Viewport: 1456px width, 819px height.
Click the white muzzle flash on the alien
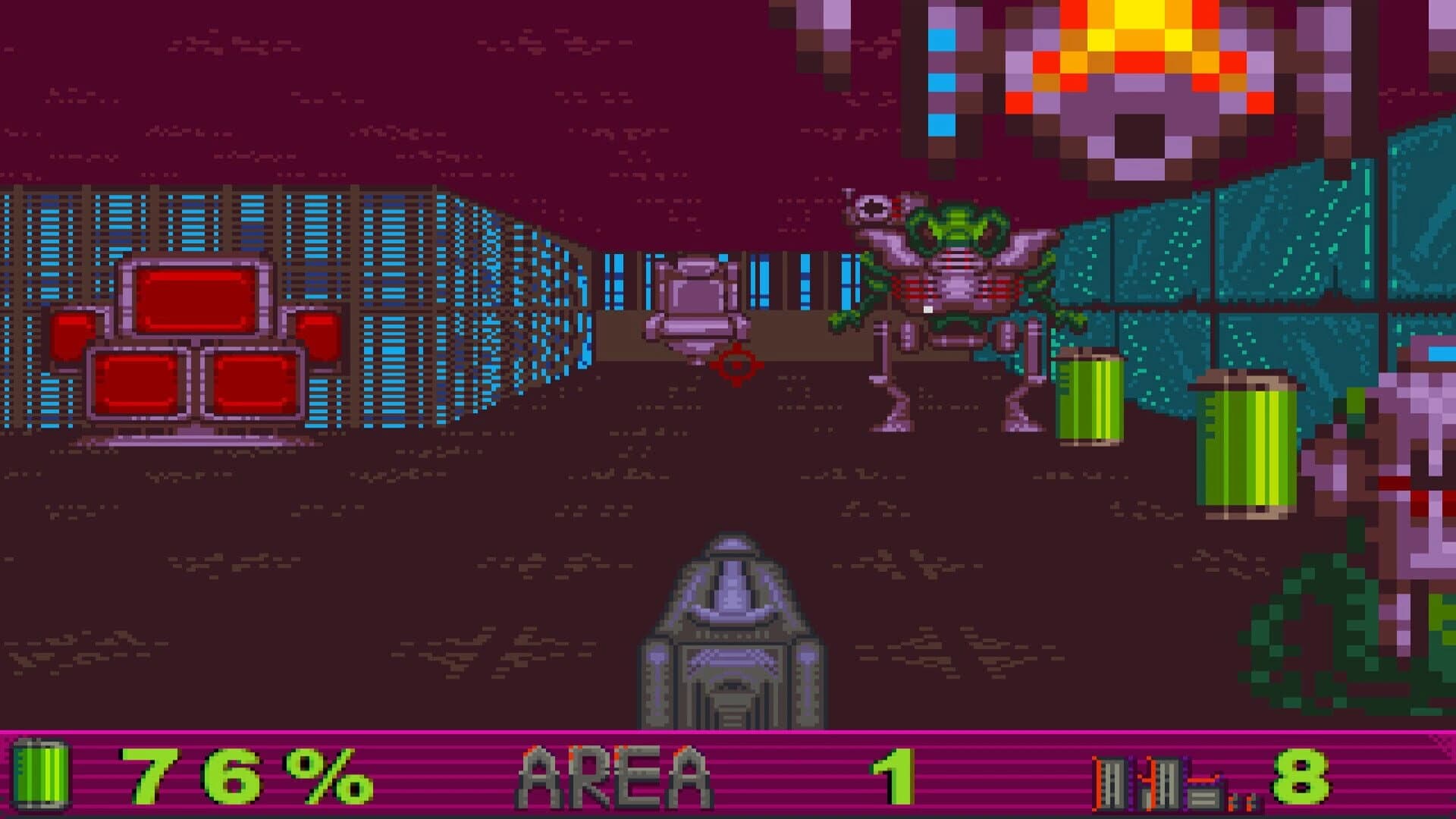coord(928,309)
